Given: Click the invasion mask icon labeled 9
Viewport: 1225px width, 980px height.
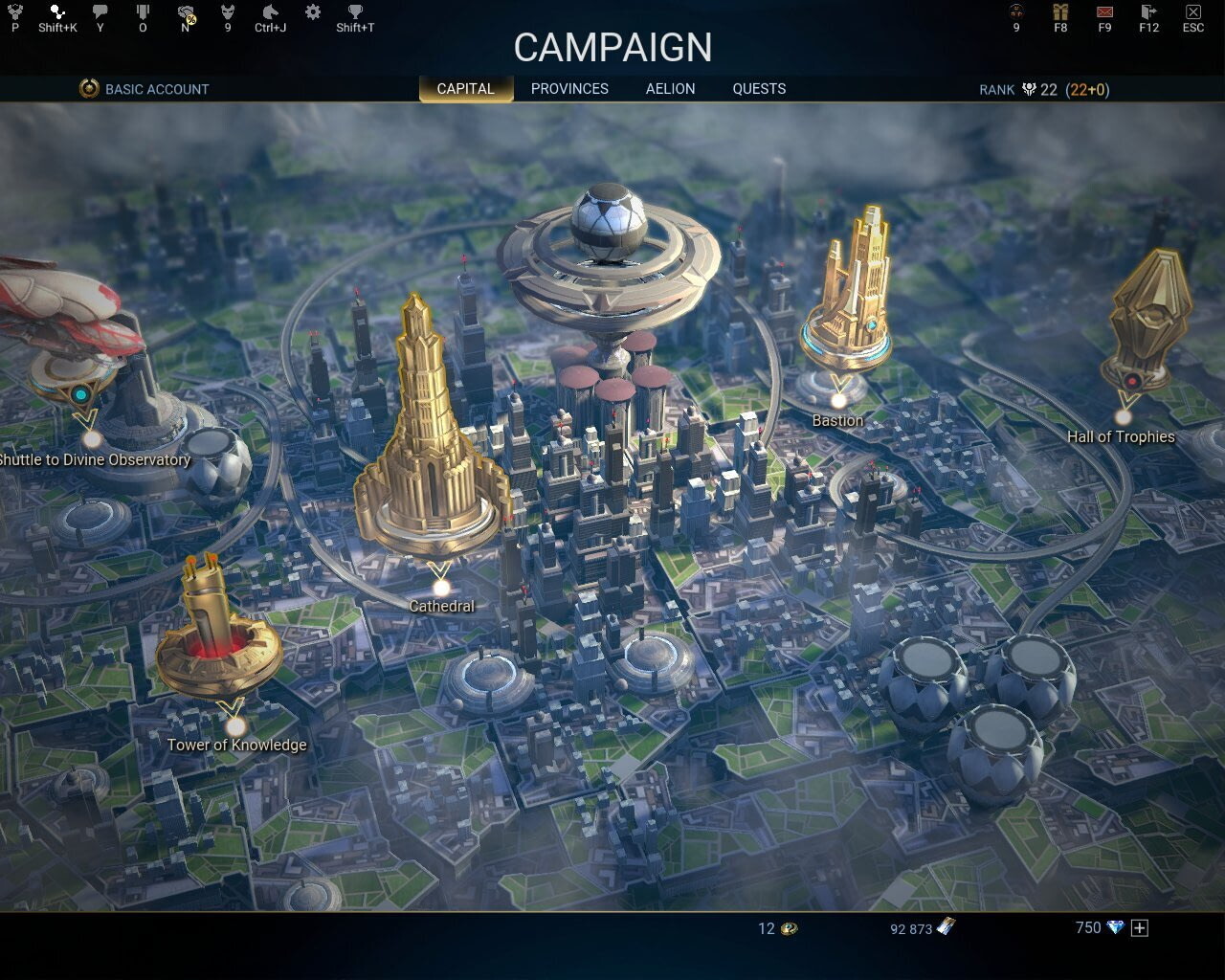Looking at the screenshot, I should tap(227, 13).
